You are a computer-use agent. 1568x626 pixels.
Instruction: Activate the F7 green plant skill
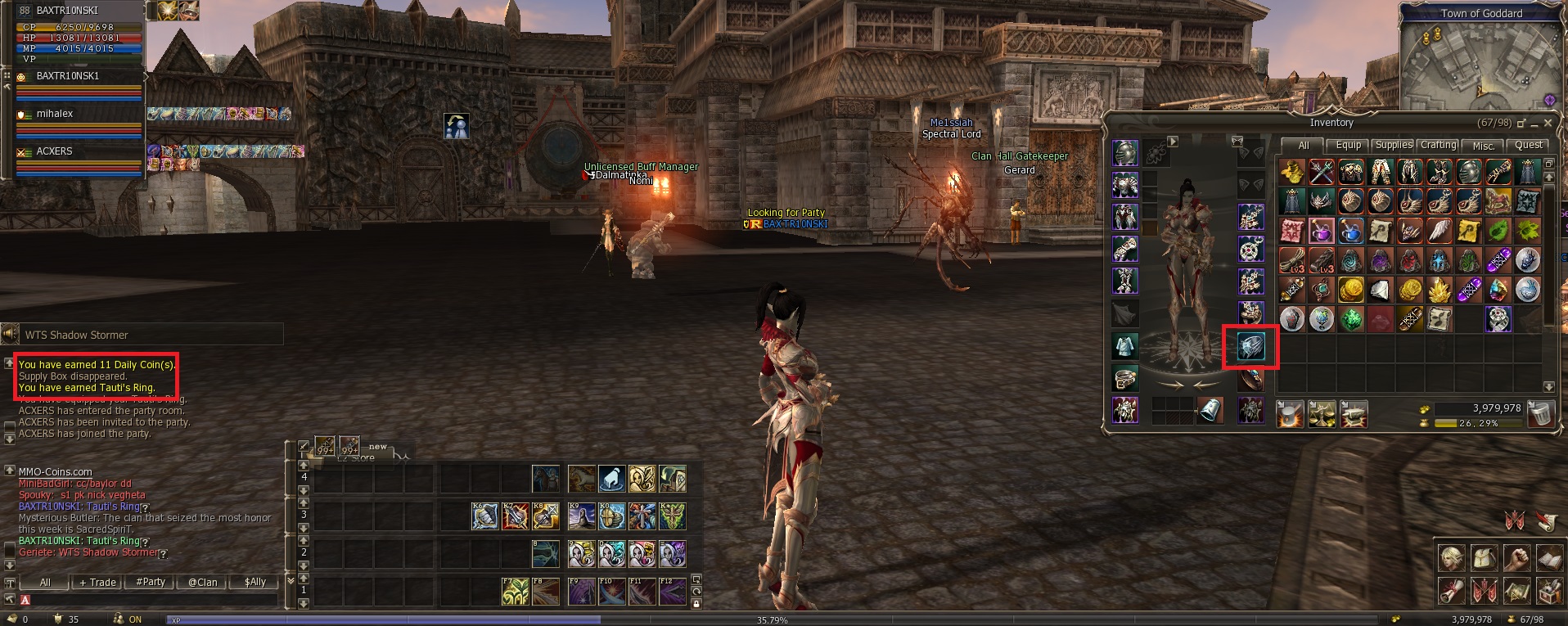[x=515, y=591]
